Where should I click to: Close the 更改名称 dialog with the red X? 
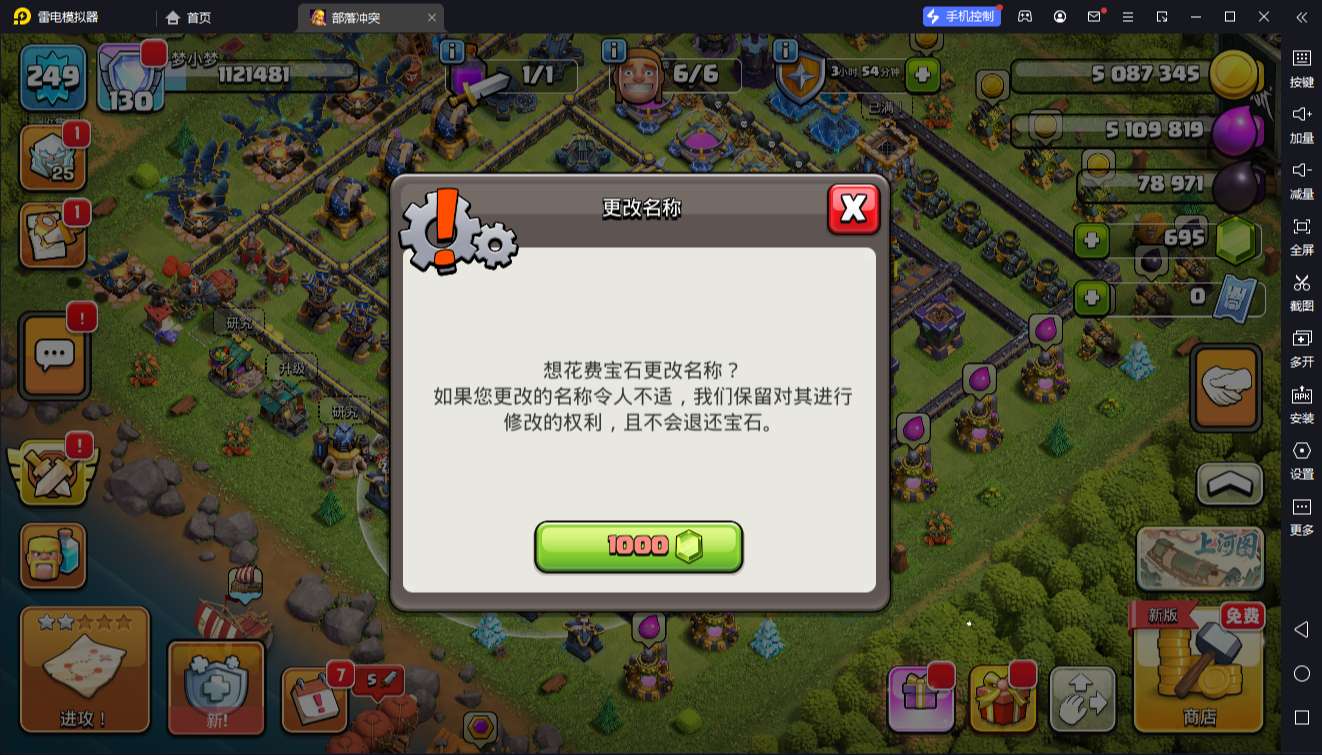point(854,210)
